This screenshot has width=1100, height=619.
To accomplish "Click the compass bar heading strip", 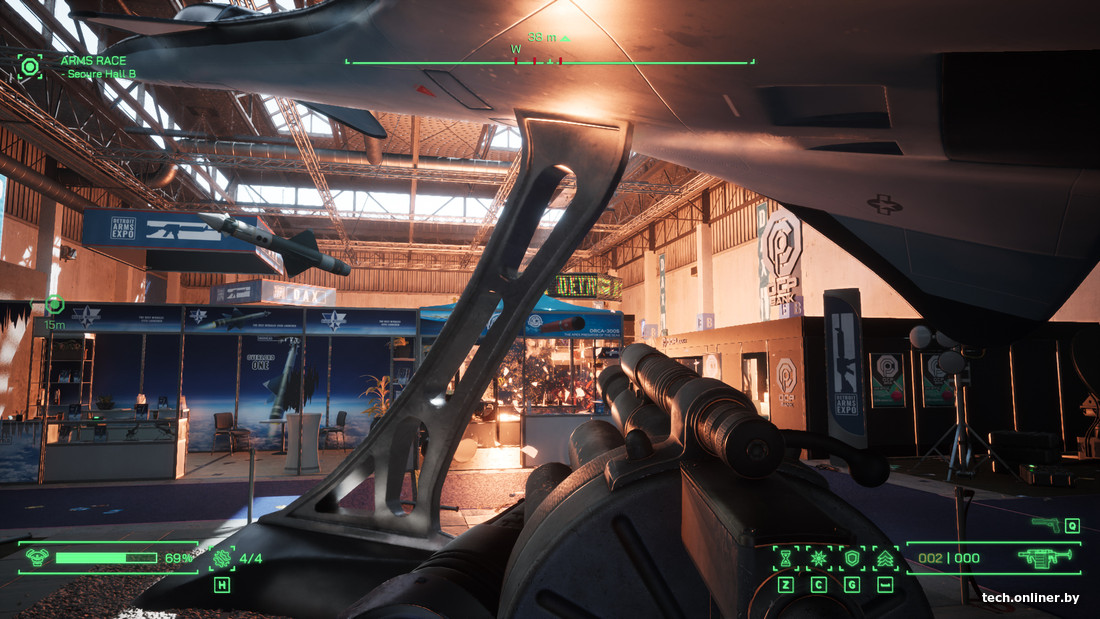I will pos(549,61).
